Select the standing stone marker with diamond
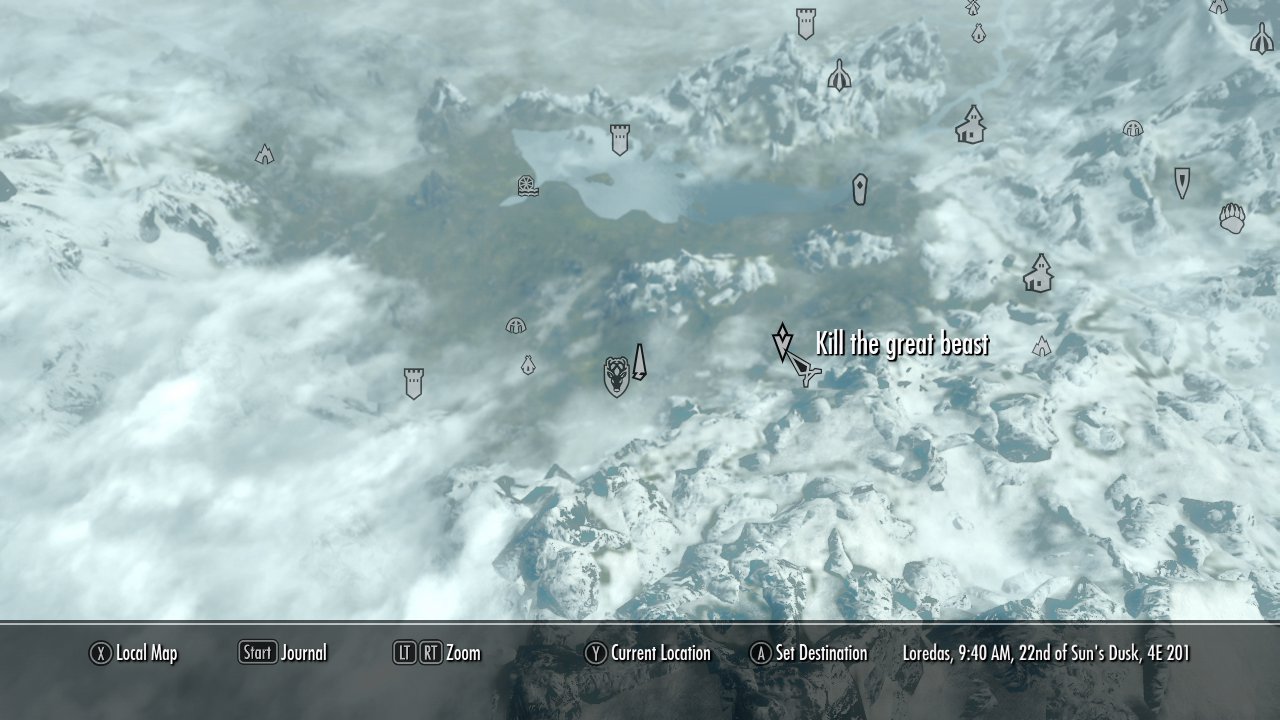 859,189
